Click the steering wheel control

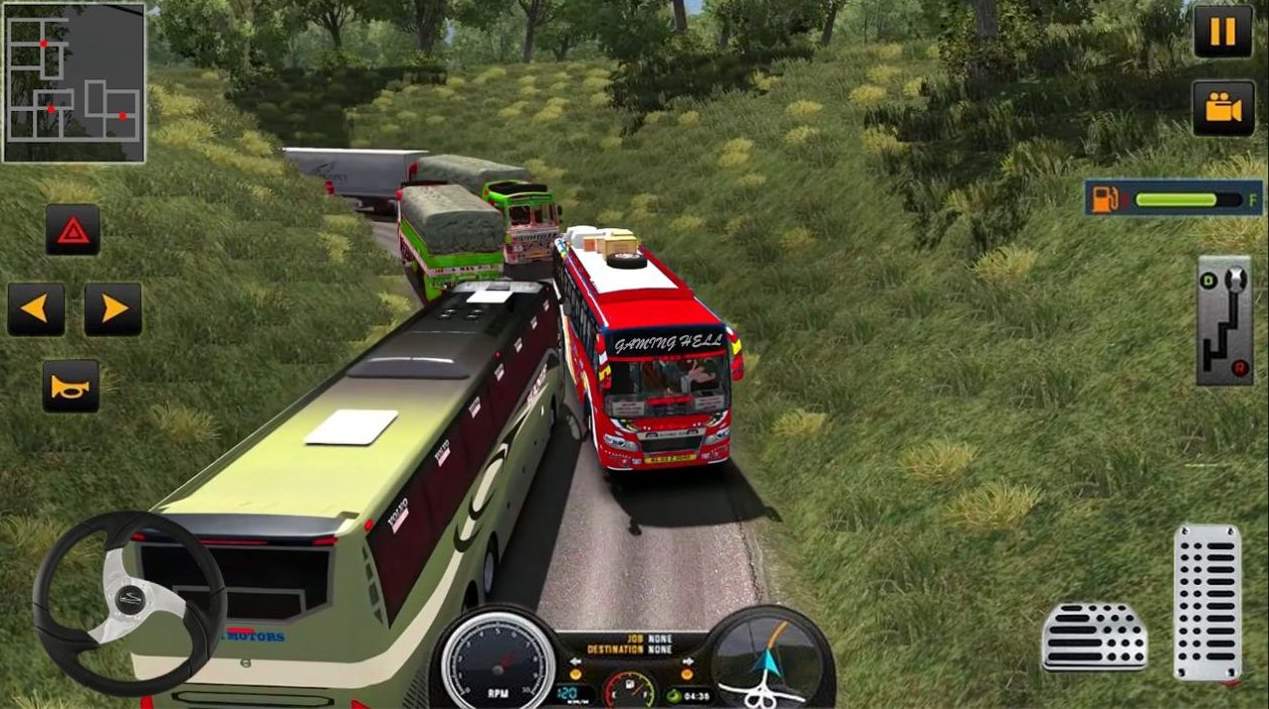[128, 602]
